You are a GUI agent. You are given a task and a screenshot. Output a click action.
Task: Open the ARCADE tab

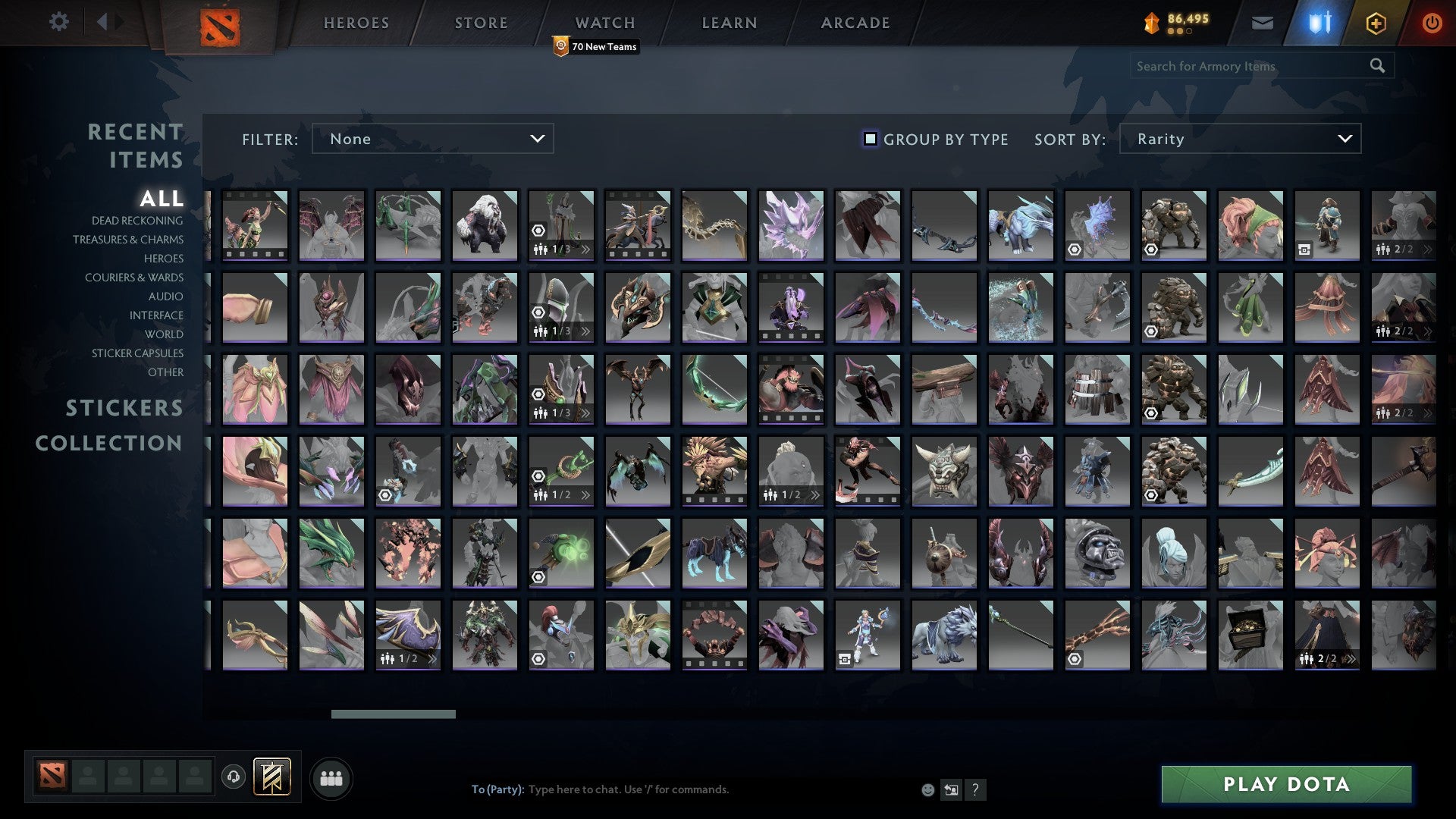pos(855,22)
